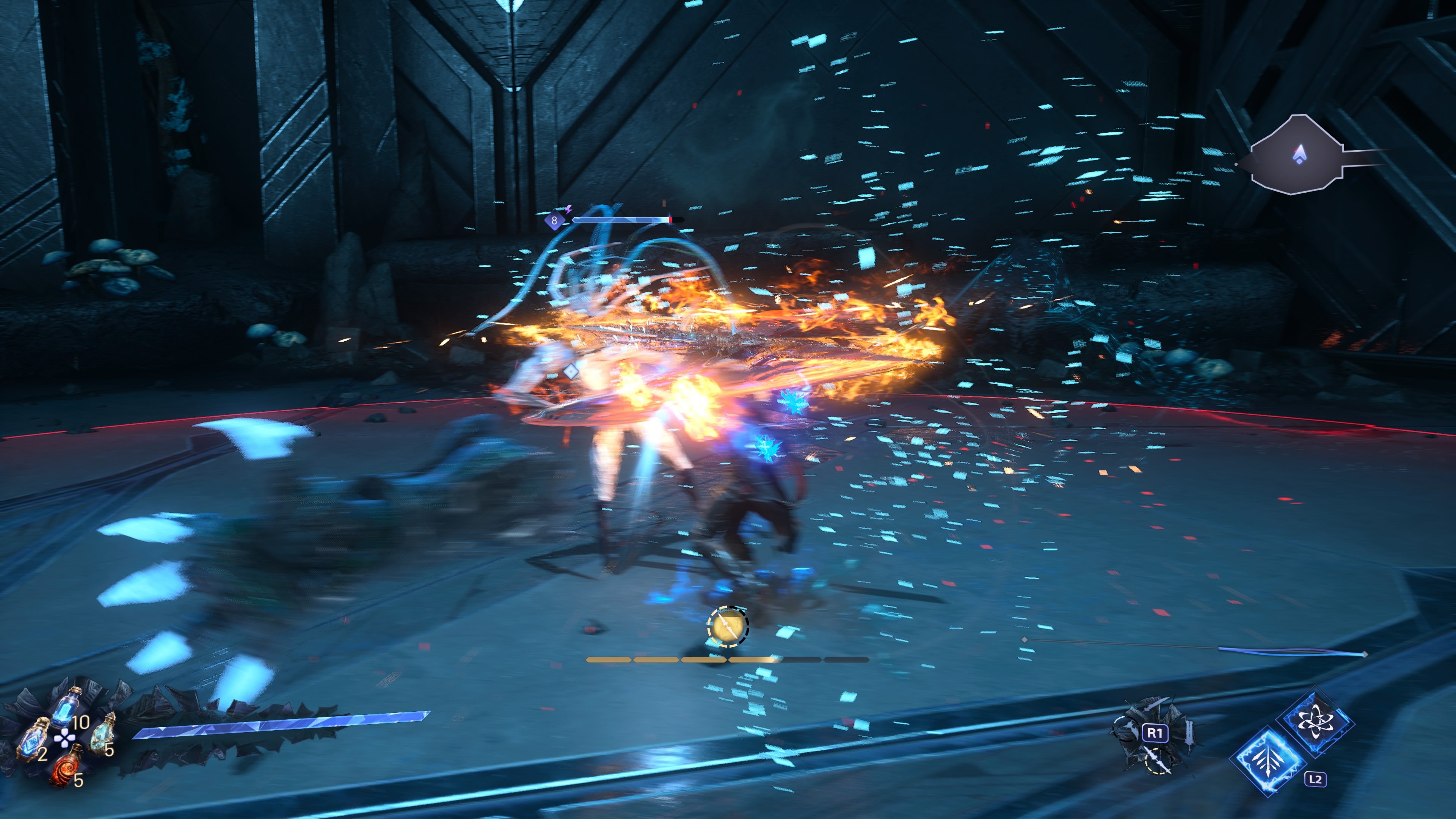Select the level 8 enemy marker
Image resolution: width=1456 pixels, height=819 pixels.
[554, 220]
